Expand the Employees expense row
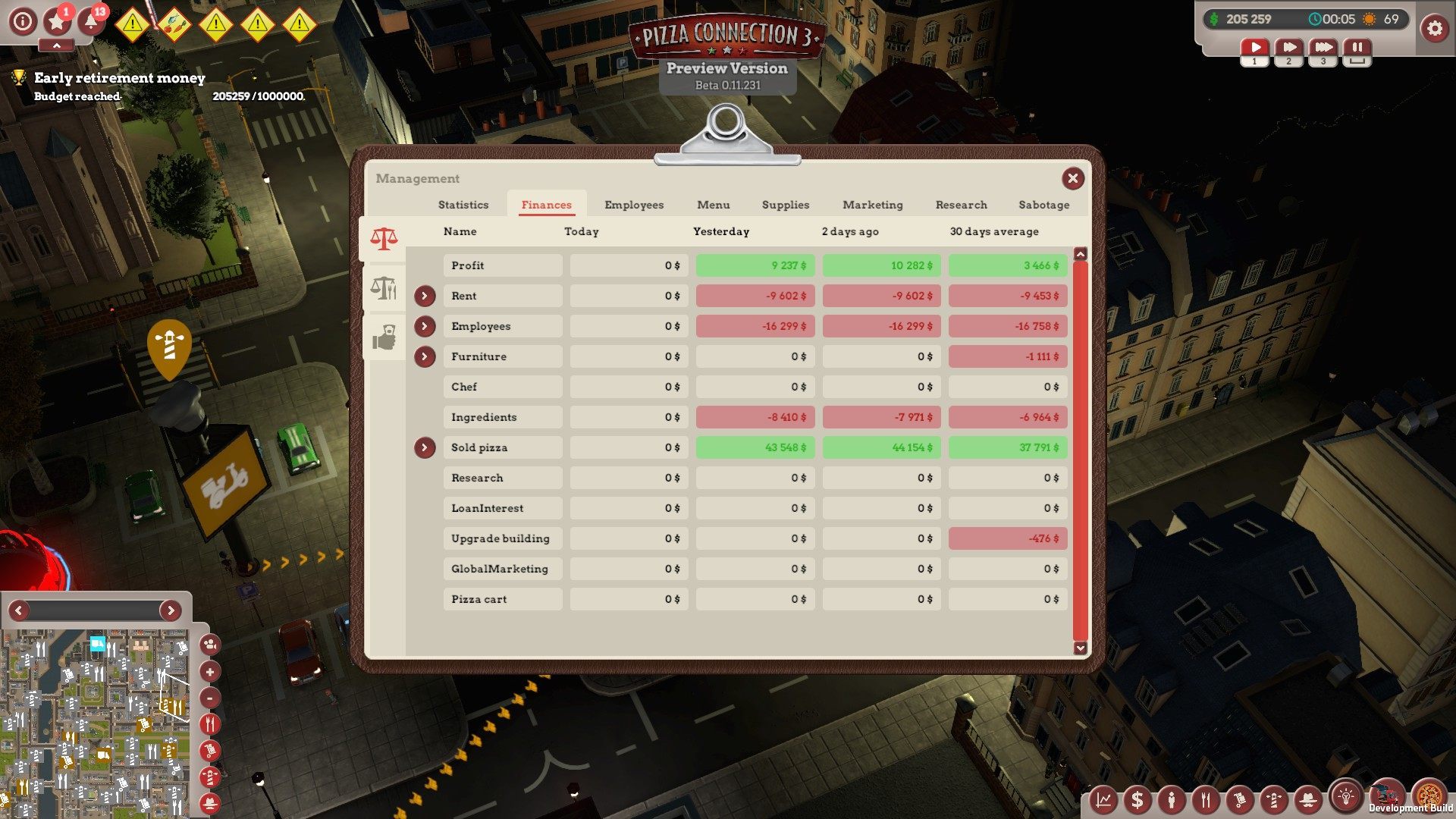Image resolution: width=1456 pixels, height=819 pixels. (425, 326)
